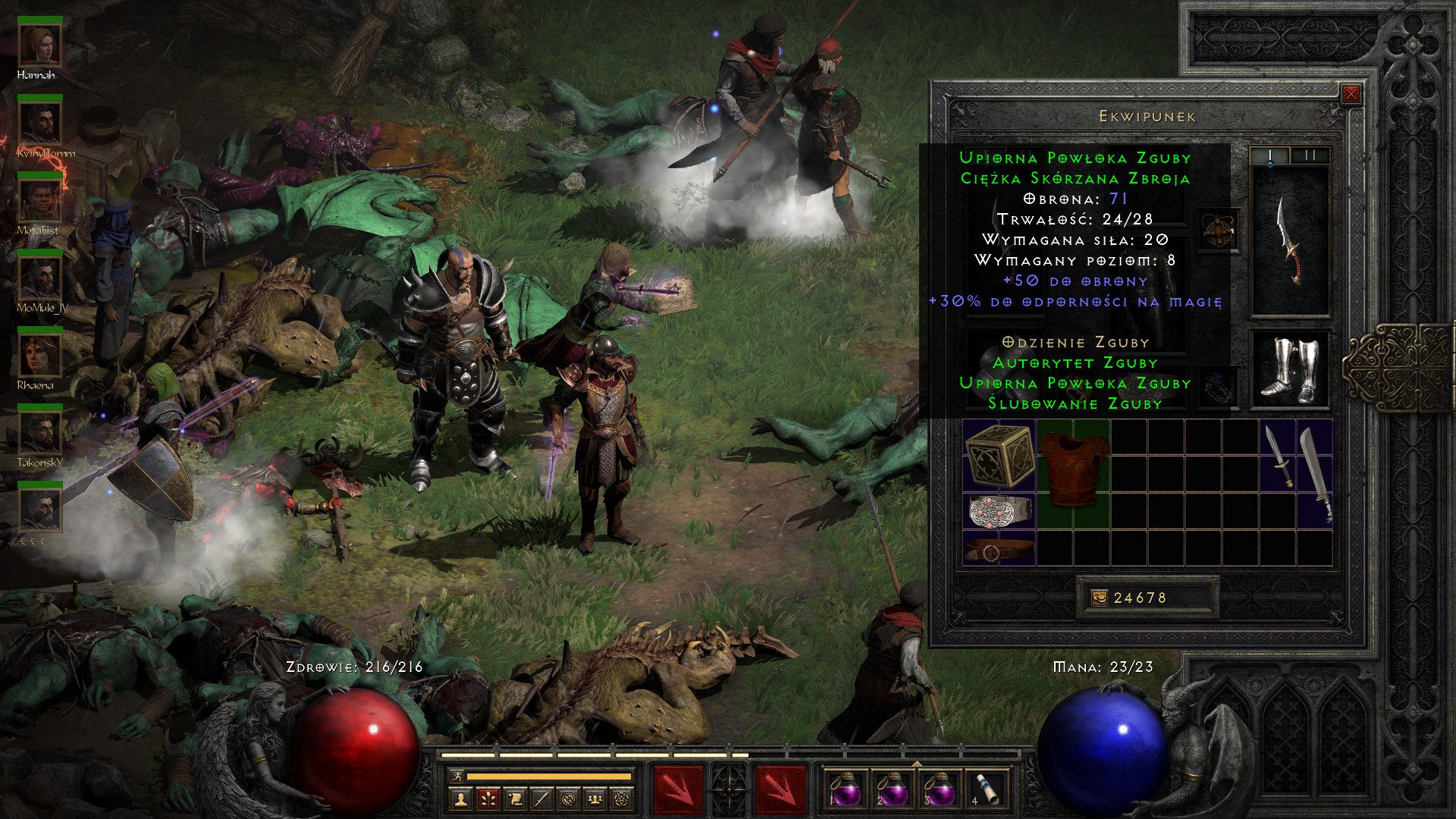Open the left attack skill selector

click(678, 789)
